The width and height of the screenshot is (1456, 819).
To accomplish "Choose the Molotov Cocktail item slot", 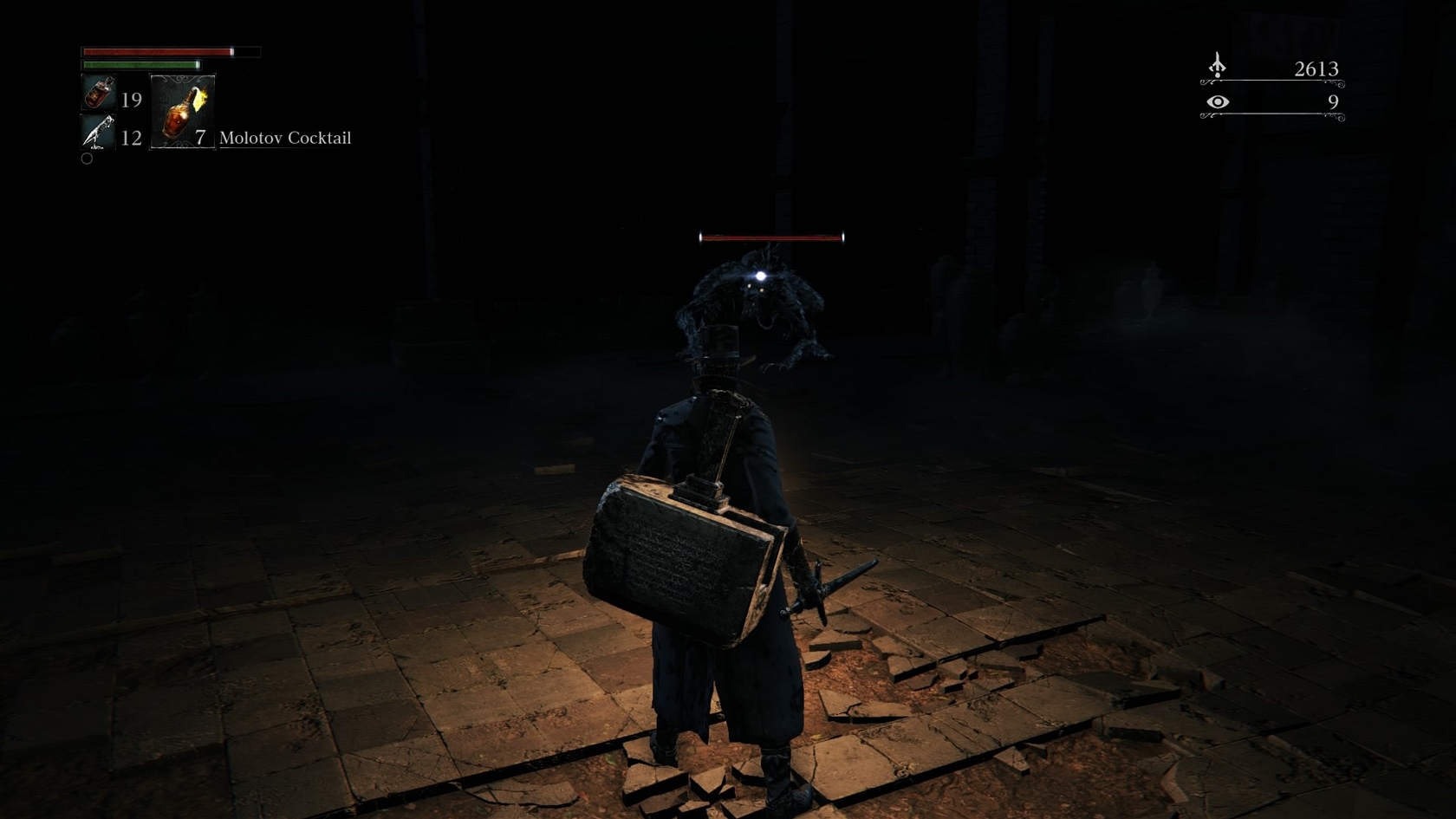I will 183,112.
